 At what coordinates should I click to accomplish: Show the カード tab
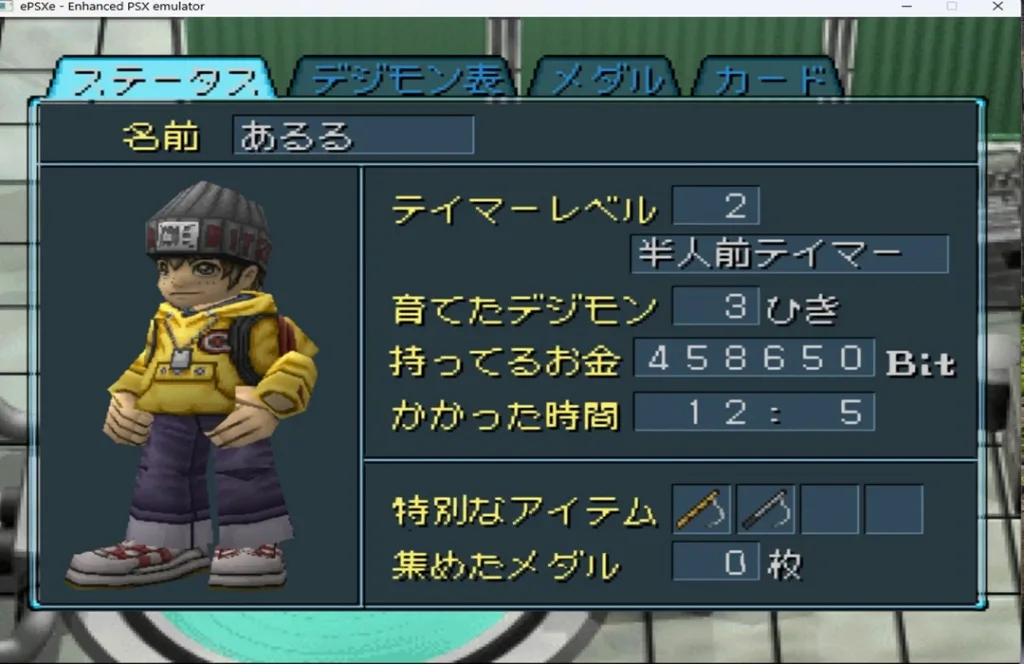[768, 80]
